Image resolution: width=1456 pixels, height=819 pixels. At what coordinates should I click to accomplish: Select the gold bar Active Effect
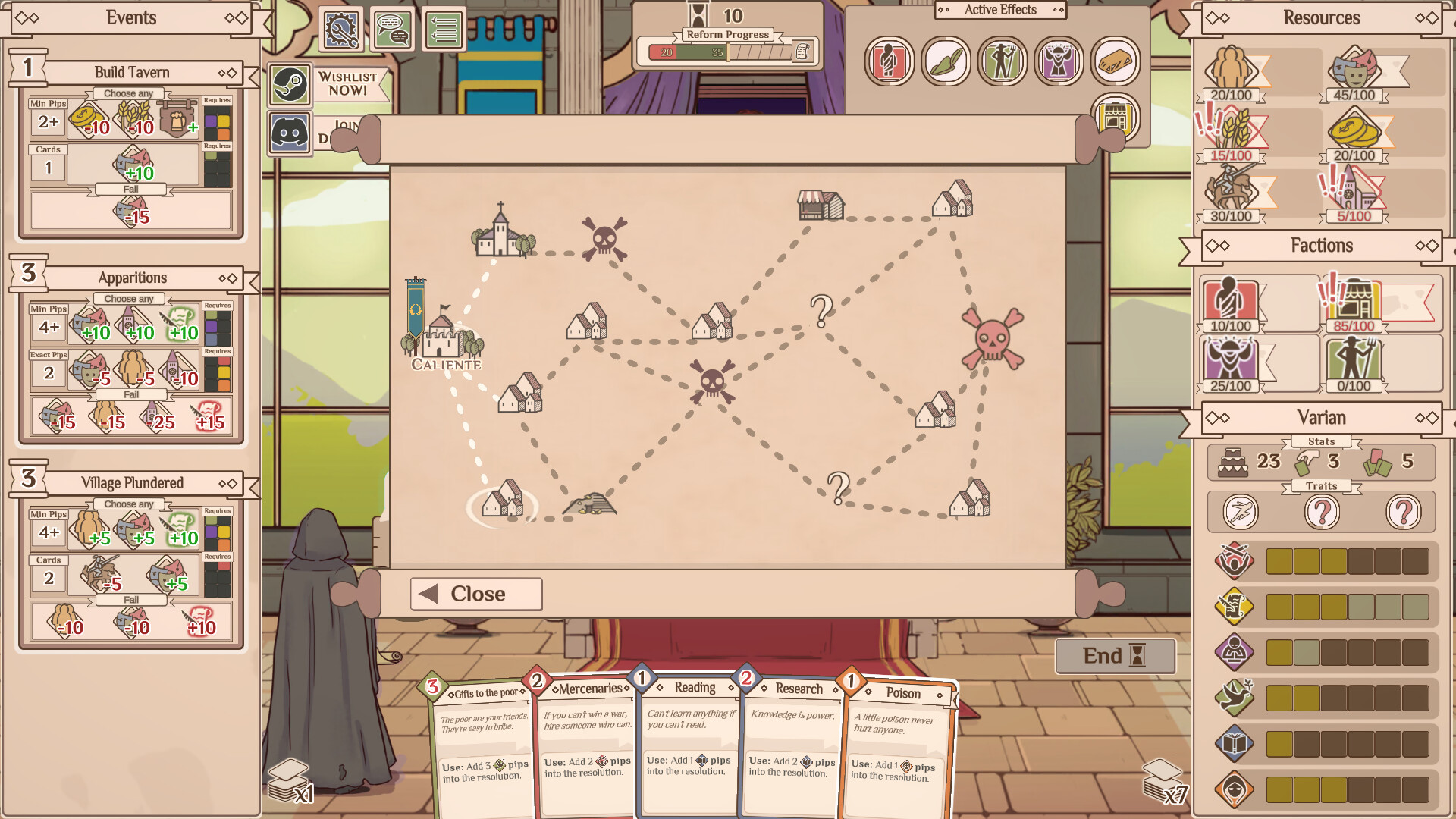coord(1115,61)
